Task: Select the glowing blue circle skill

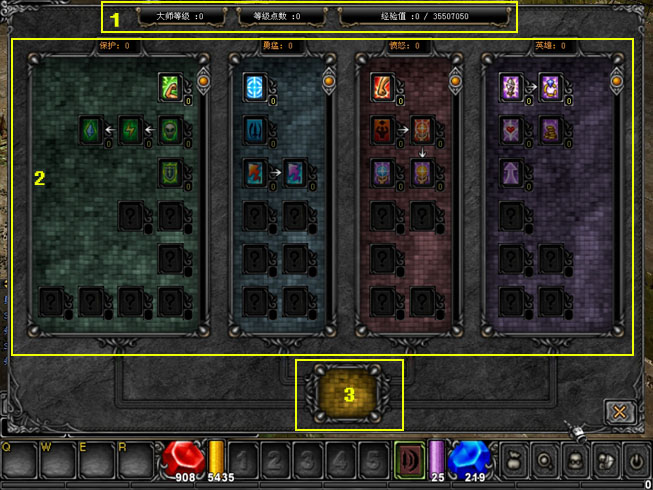Action: (255, 87)
